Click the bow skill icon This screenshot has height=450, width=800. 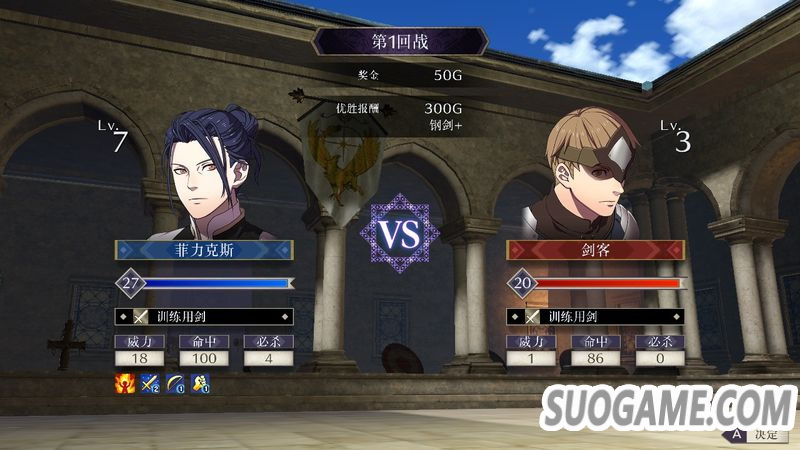click(176, 383)
